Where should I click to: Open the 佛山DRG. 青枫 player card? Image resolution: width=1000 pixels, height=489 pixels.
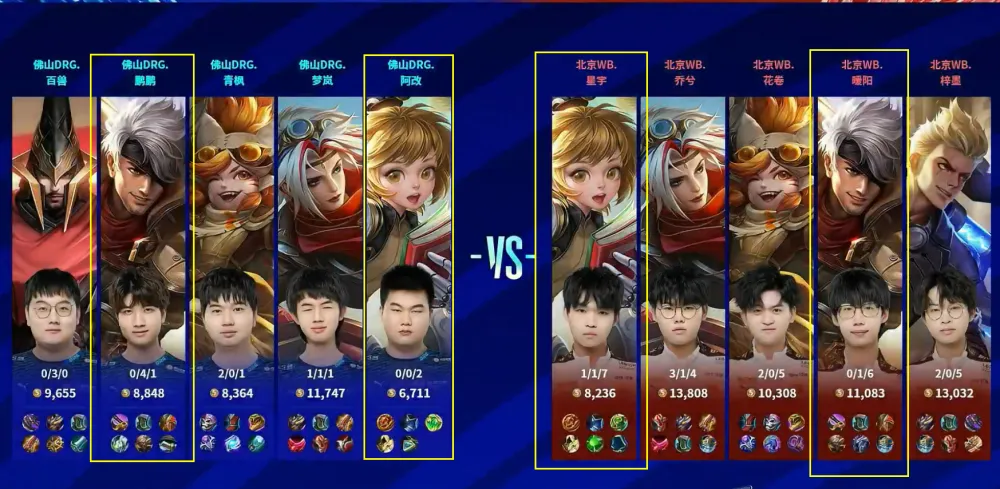click(x=233, y=260)
